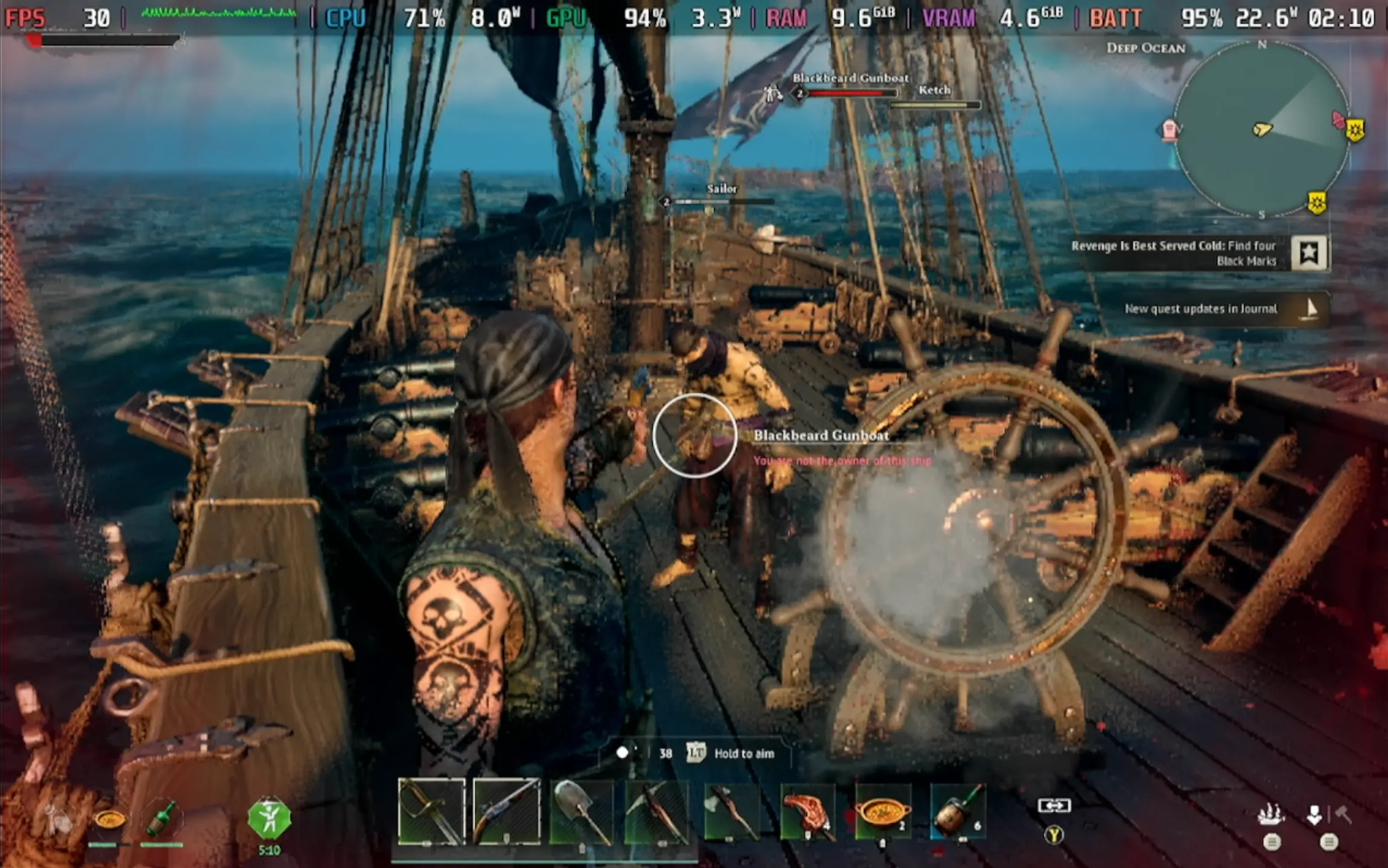Click the hotbar swap arrows icon
This screenshot has height=868, width=1388.
pos(1054,805)
